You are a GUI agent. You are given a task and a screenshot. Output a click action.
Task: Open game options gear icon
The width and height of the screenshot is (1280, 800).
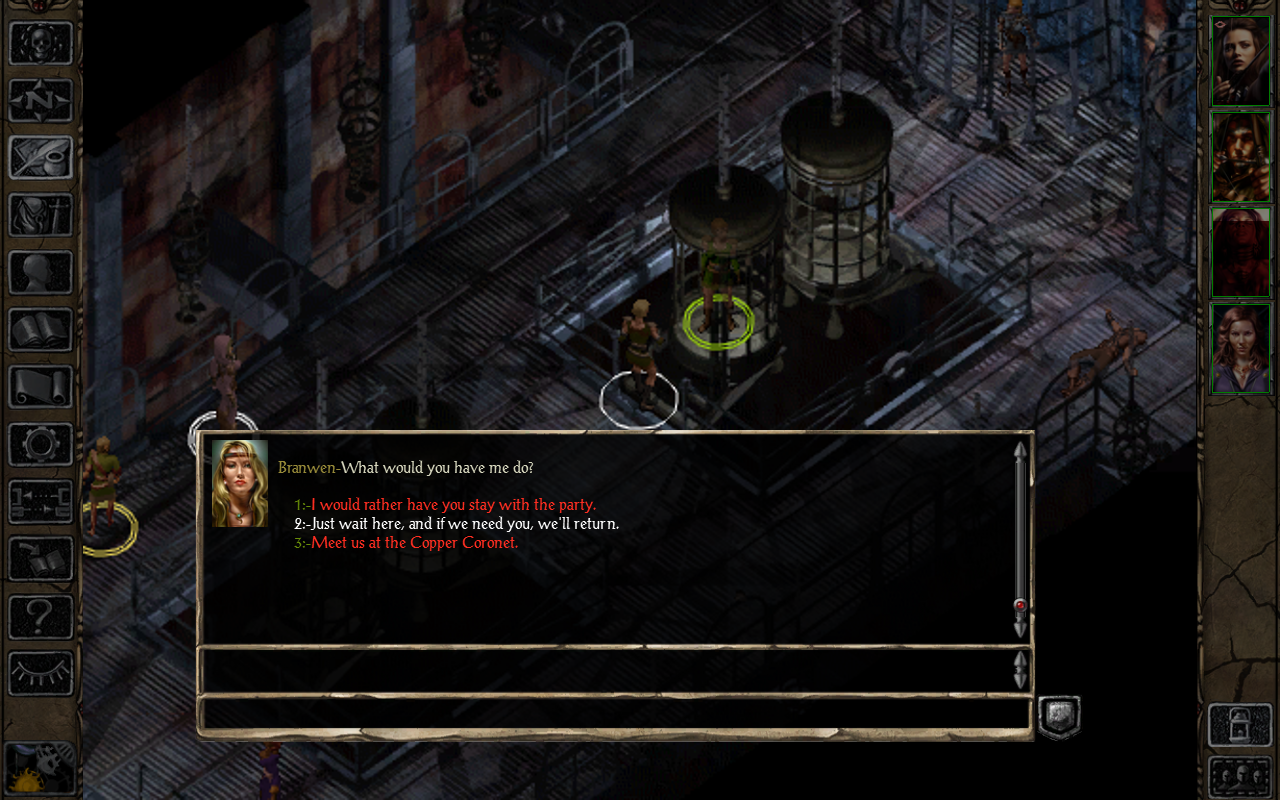pyautogui.click(x=41, y=444)
